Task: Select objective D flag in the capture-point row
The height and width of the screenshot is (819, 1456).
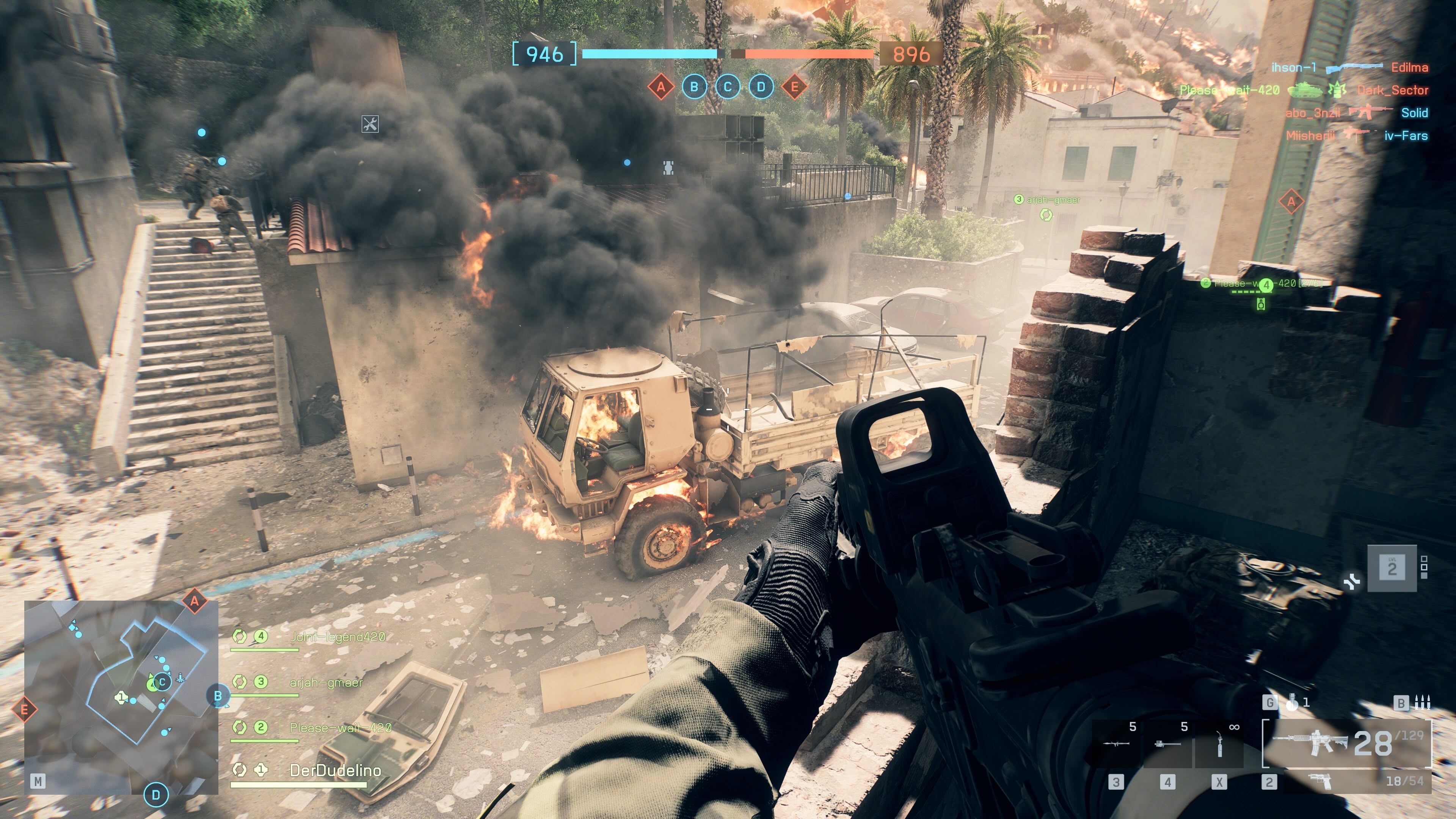Action: [x=761, y=87]
